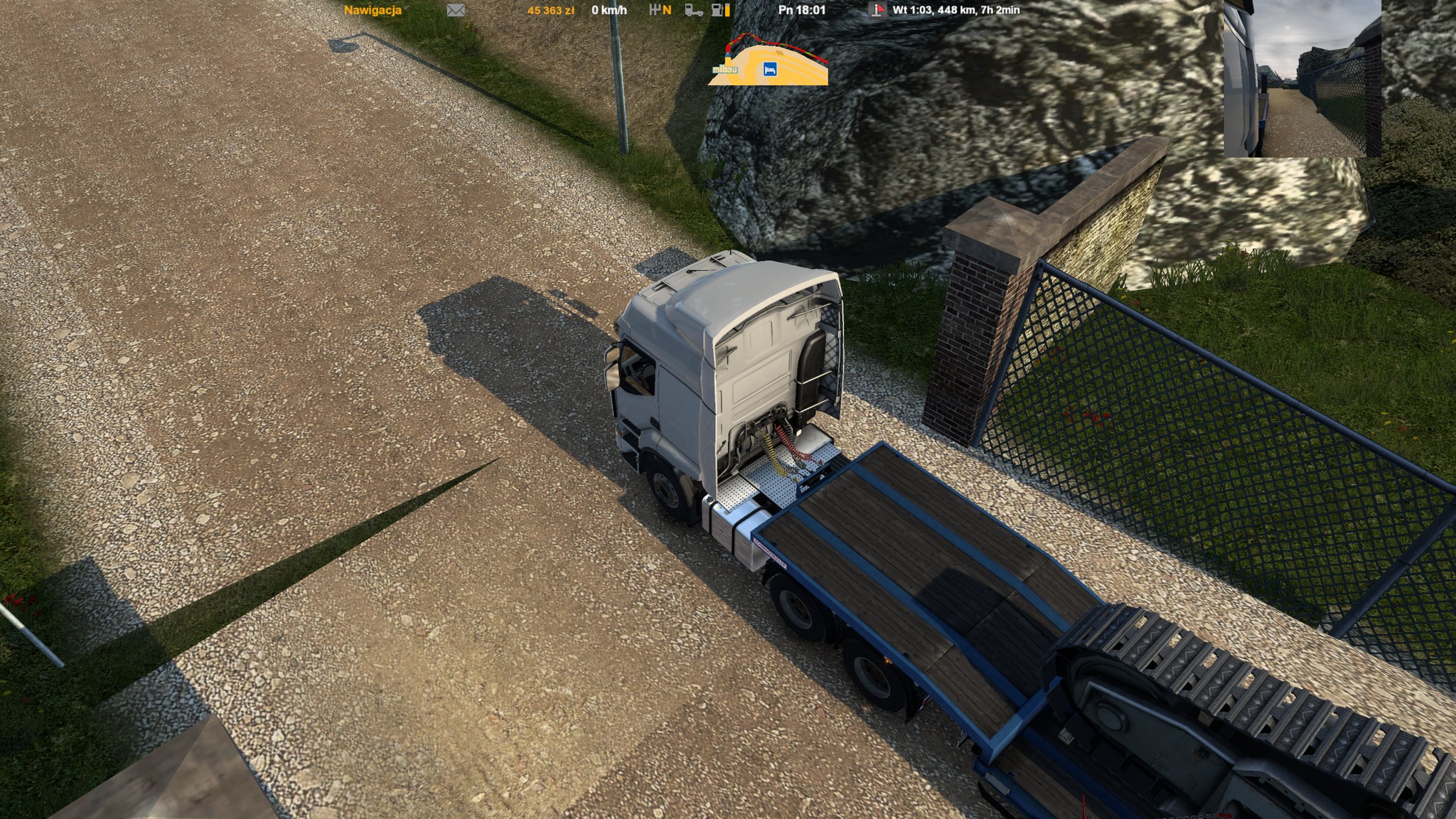The width and height of the screenshot is (1456, 819).
Task: Select the truck damage status icon
Action: 693,10
